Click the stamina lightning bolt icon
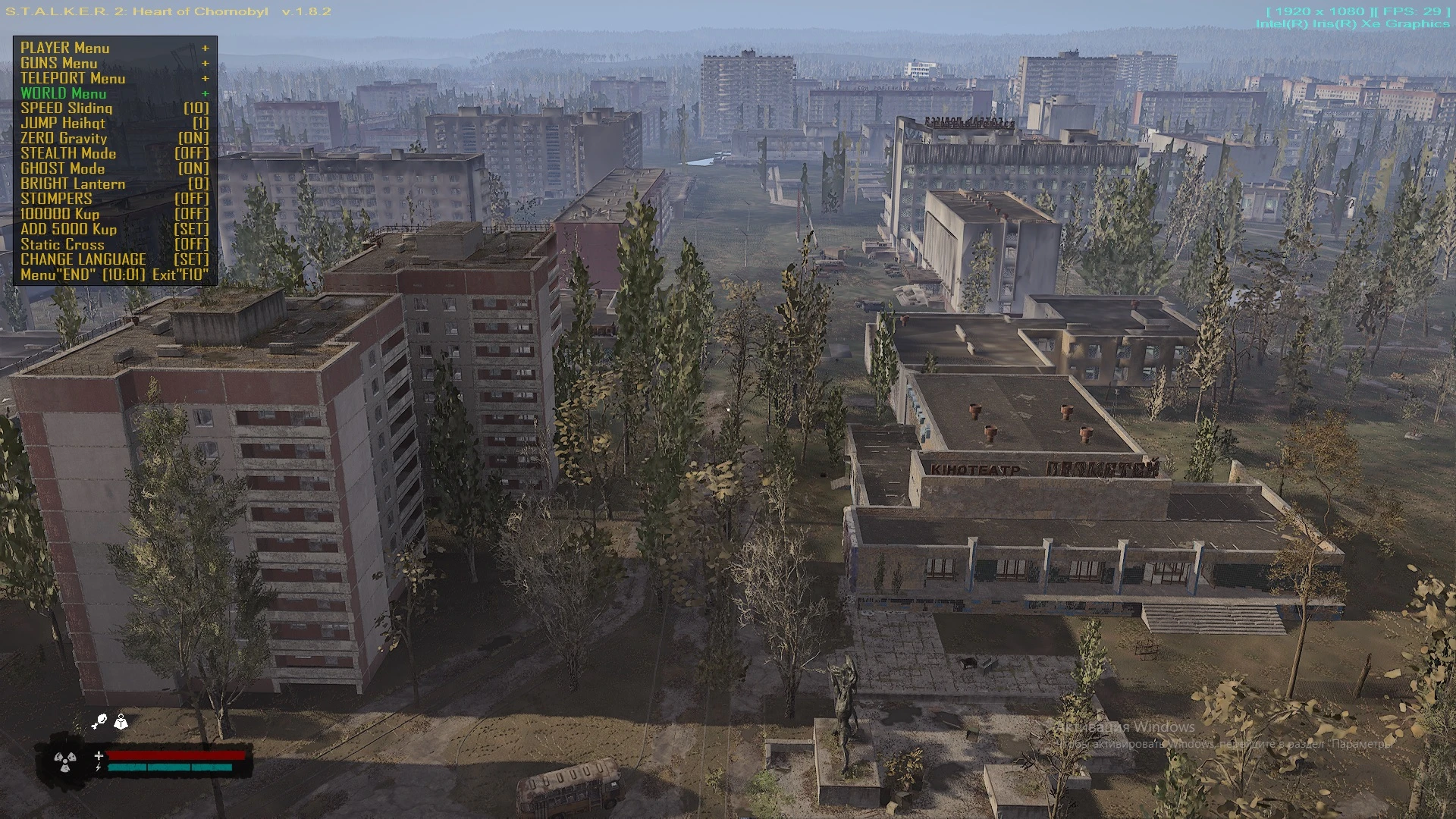Viewport: 1456px width, 819px height. click(x=99, y=769)
